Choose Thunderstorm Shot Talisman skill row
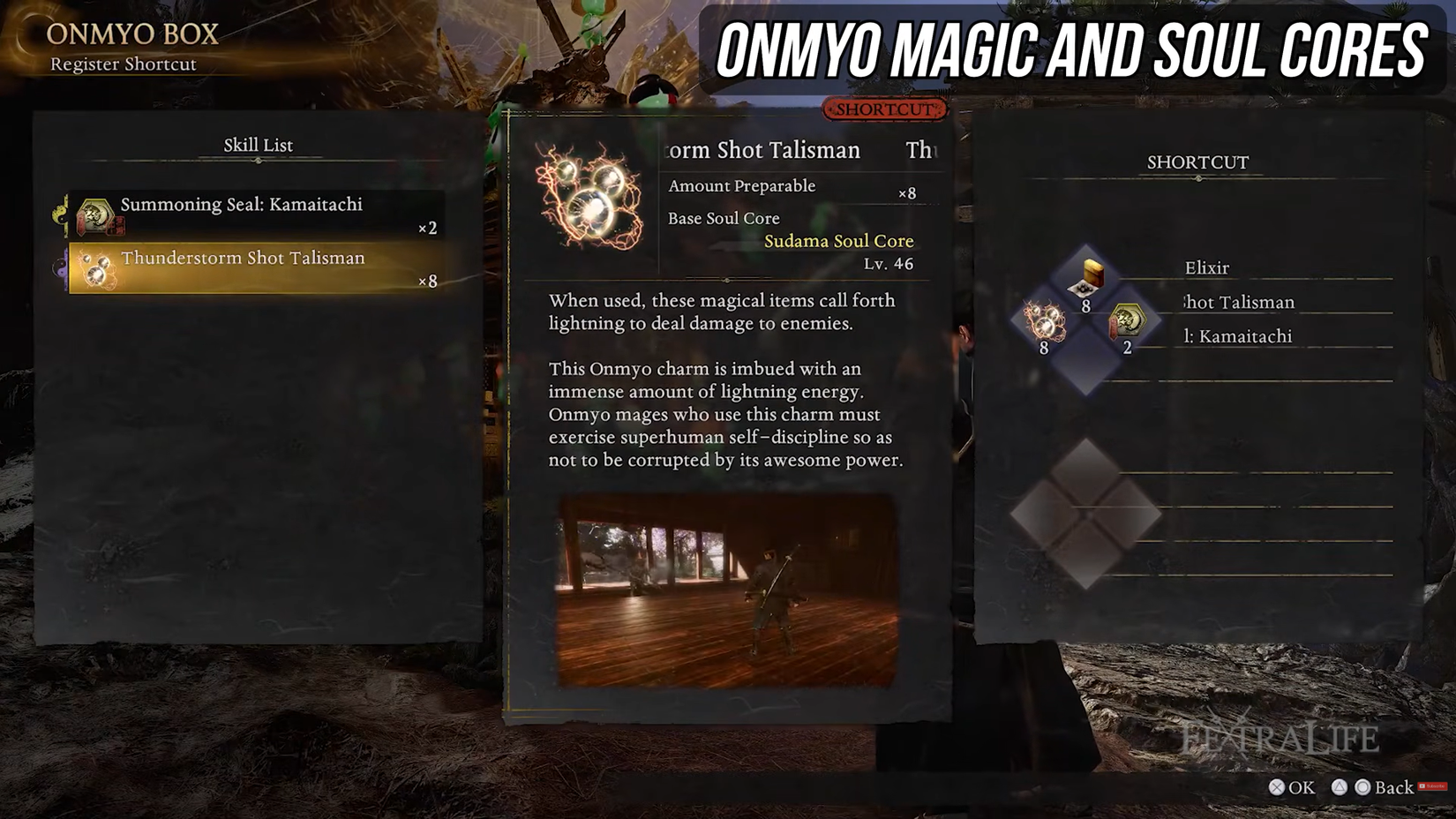The width and height of the screenshot is (1456, 819). tap(256, 267)
